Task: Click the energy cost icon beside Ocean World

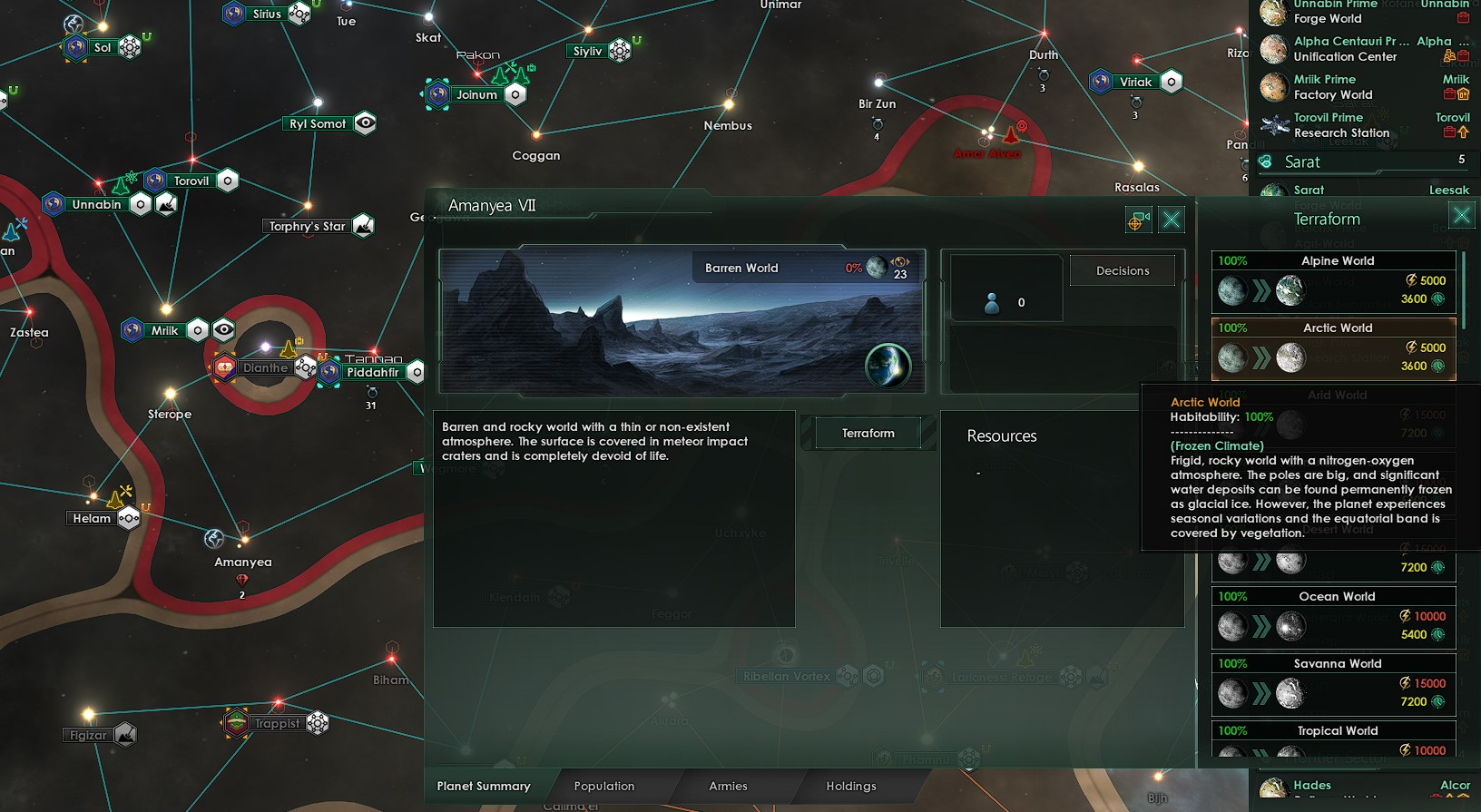Action: click(1407, 616)
